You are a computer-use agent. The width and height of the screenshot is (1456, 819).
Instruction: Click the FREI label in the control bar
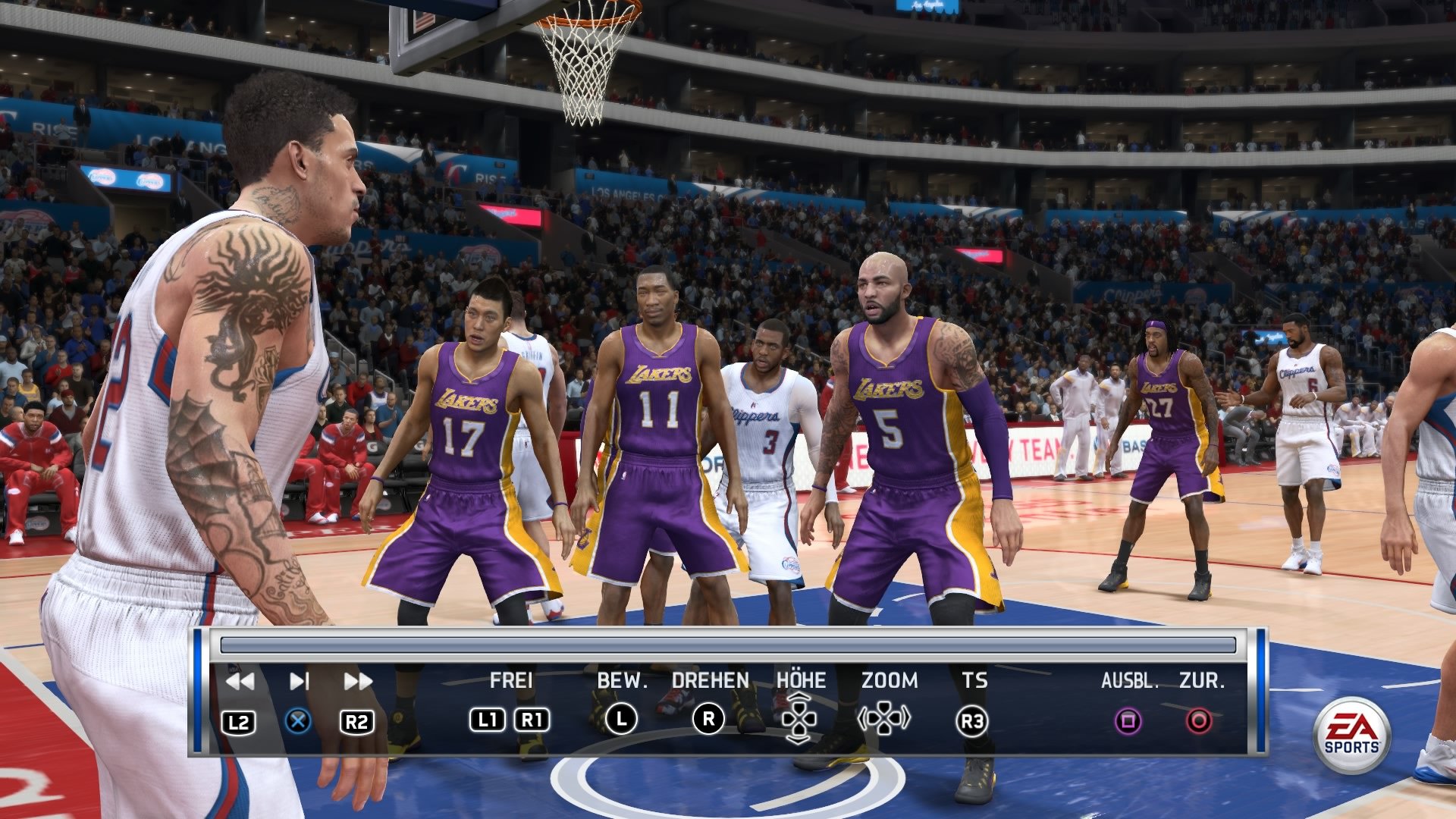point(512,681)
